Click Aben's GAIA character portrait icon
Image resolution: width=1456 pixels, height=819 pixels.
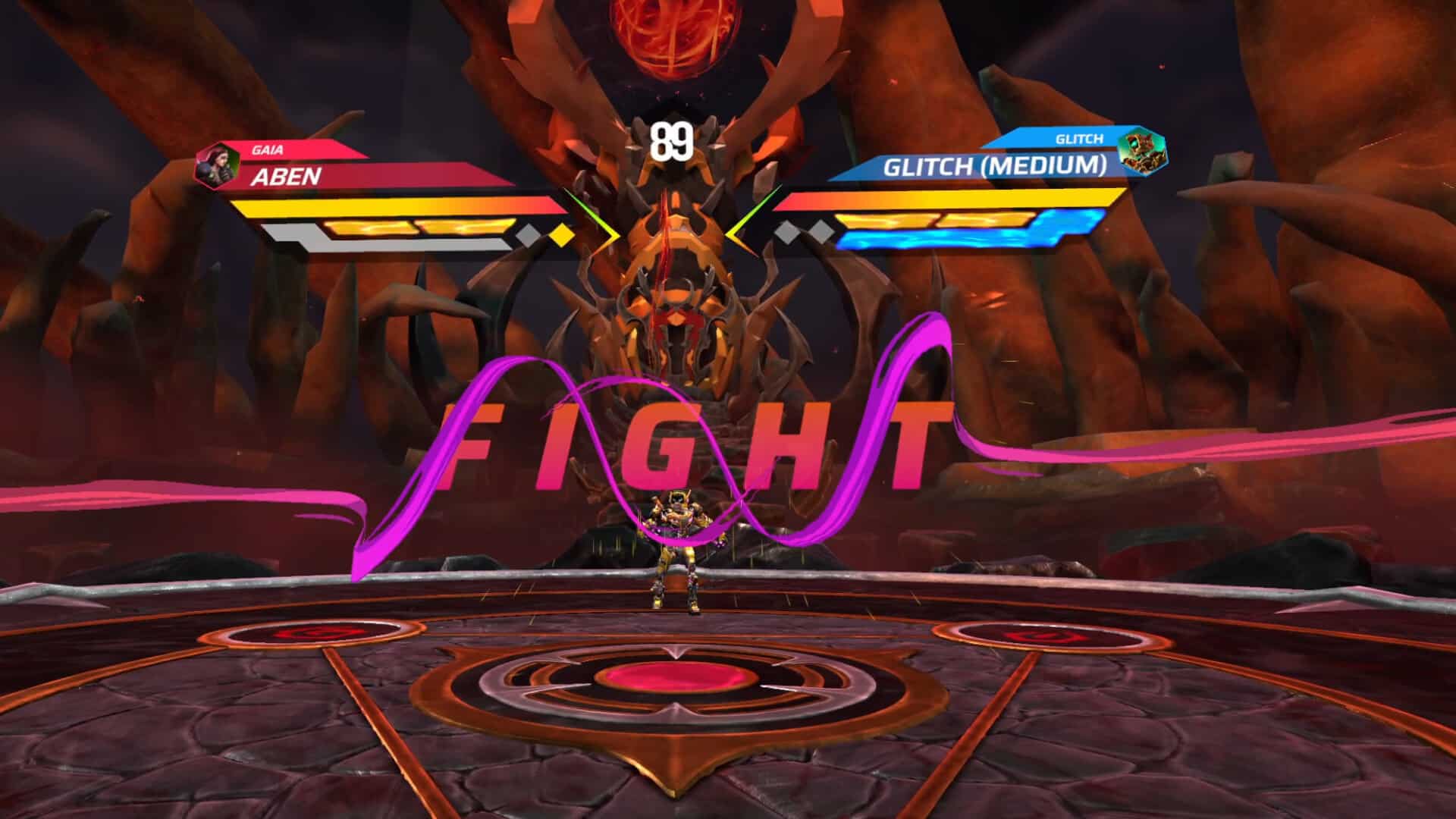tap(218, 165)
